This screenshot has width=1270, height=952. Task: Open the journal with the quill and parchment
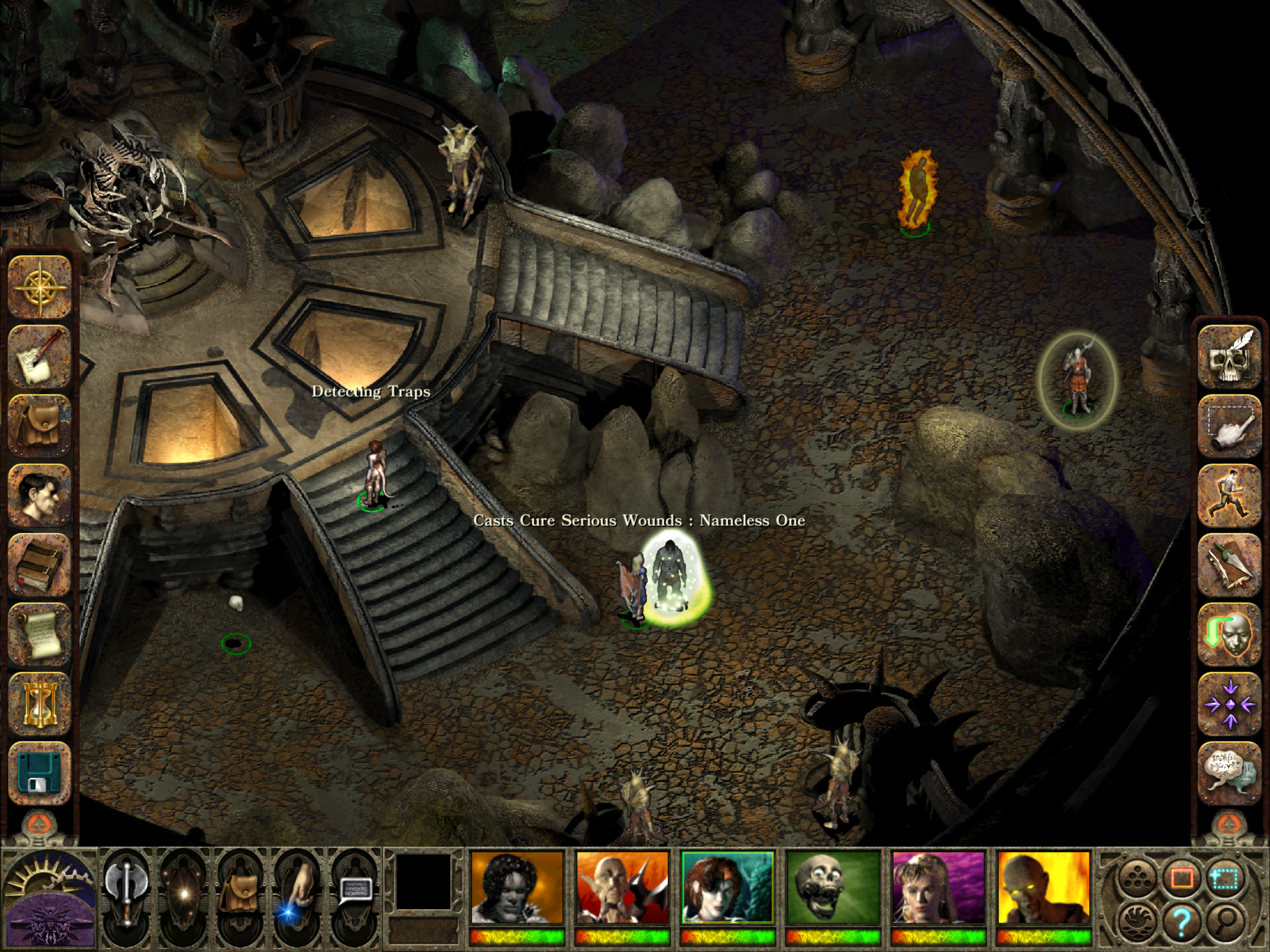pos(40,357)
